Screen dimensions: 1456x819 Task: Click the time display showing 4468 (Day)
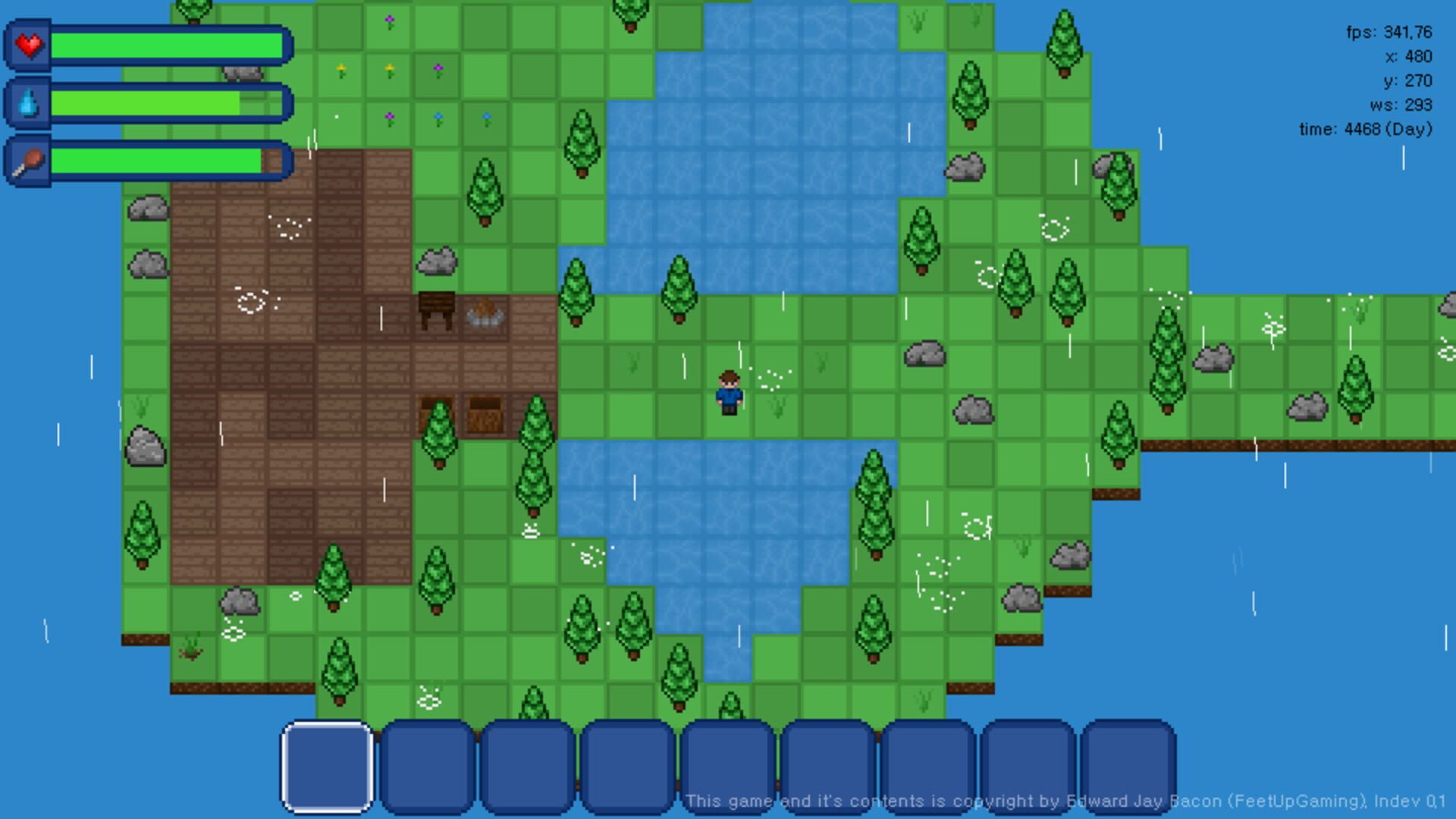[1365, 129]
